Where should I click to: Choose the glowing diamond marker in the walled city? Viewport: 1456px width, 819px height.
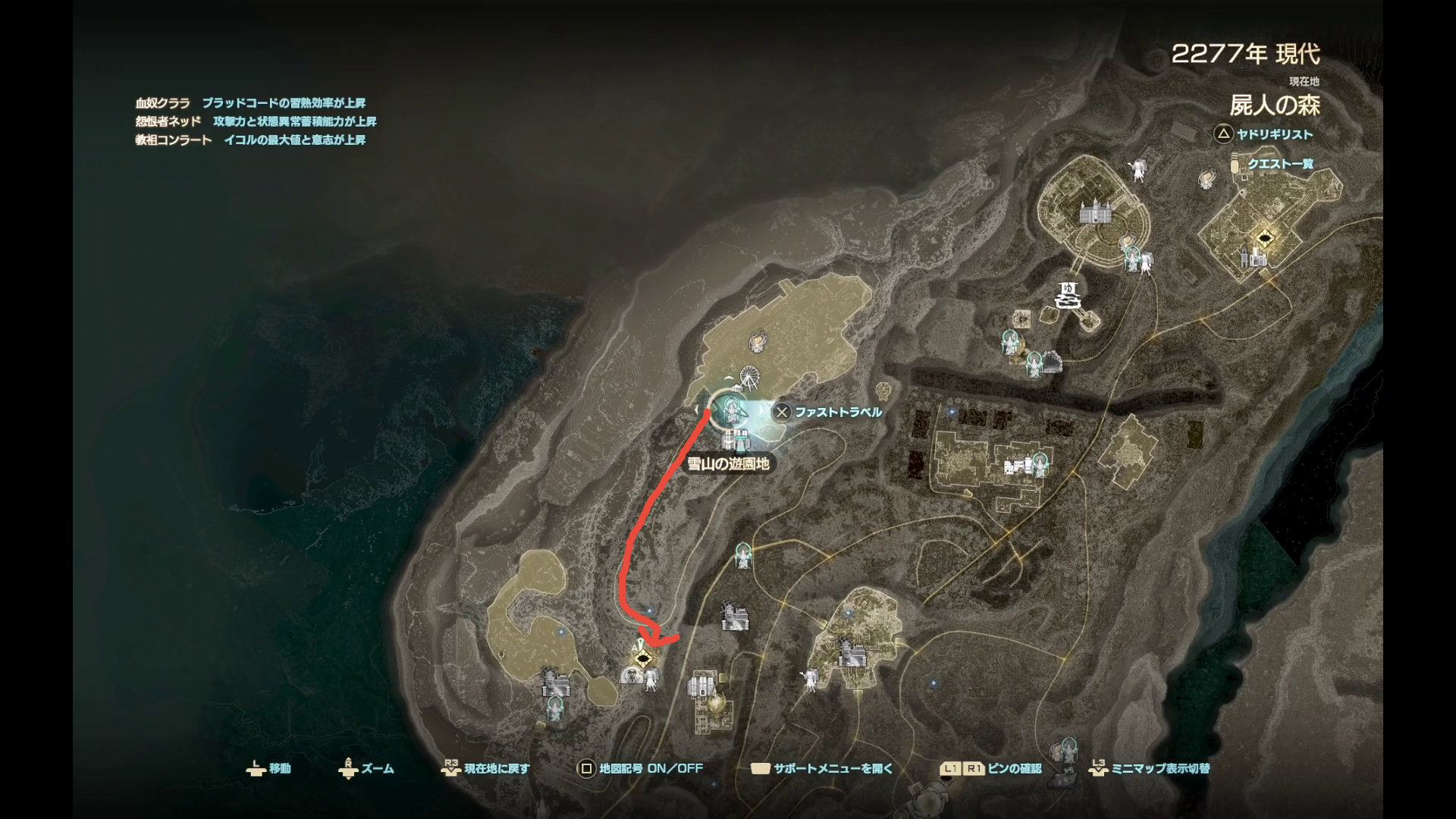pyautogui.click(x=1263, y=239)
